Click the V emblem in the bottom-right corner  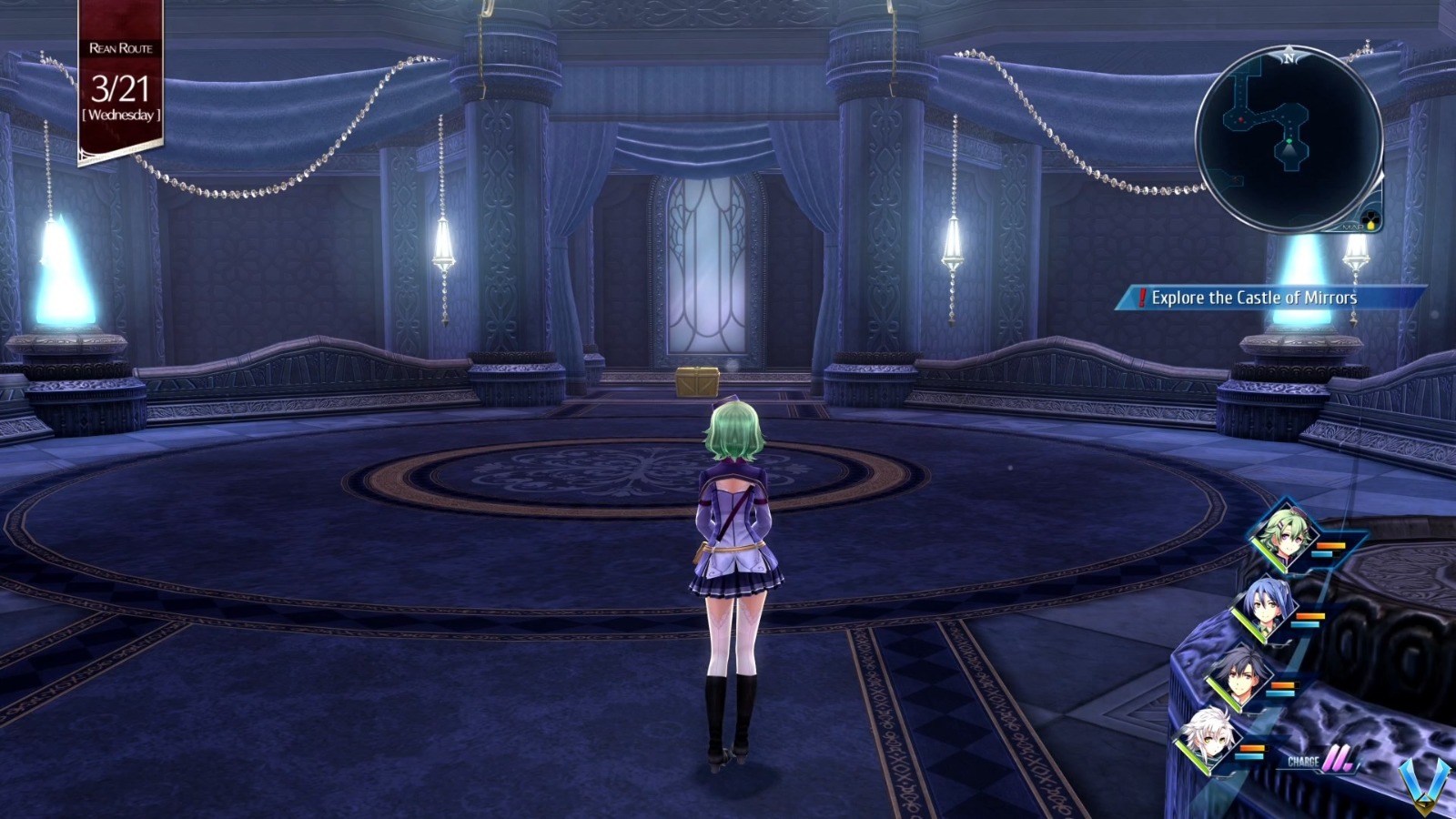click(x=1422, y=782)
